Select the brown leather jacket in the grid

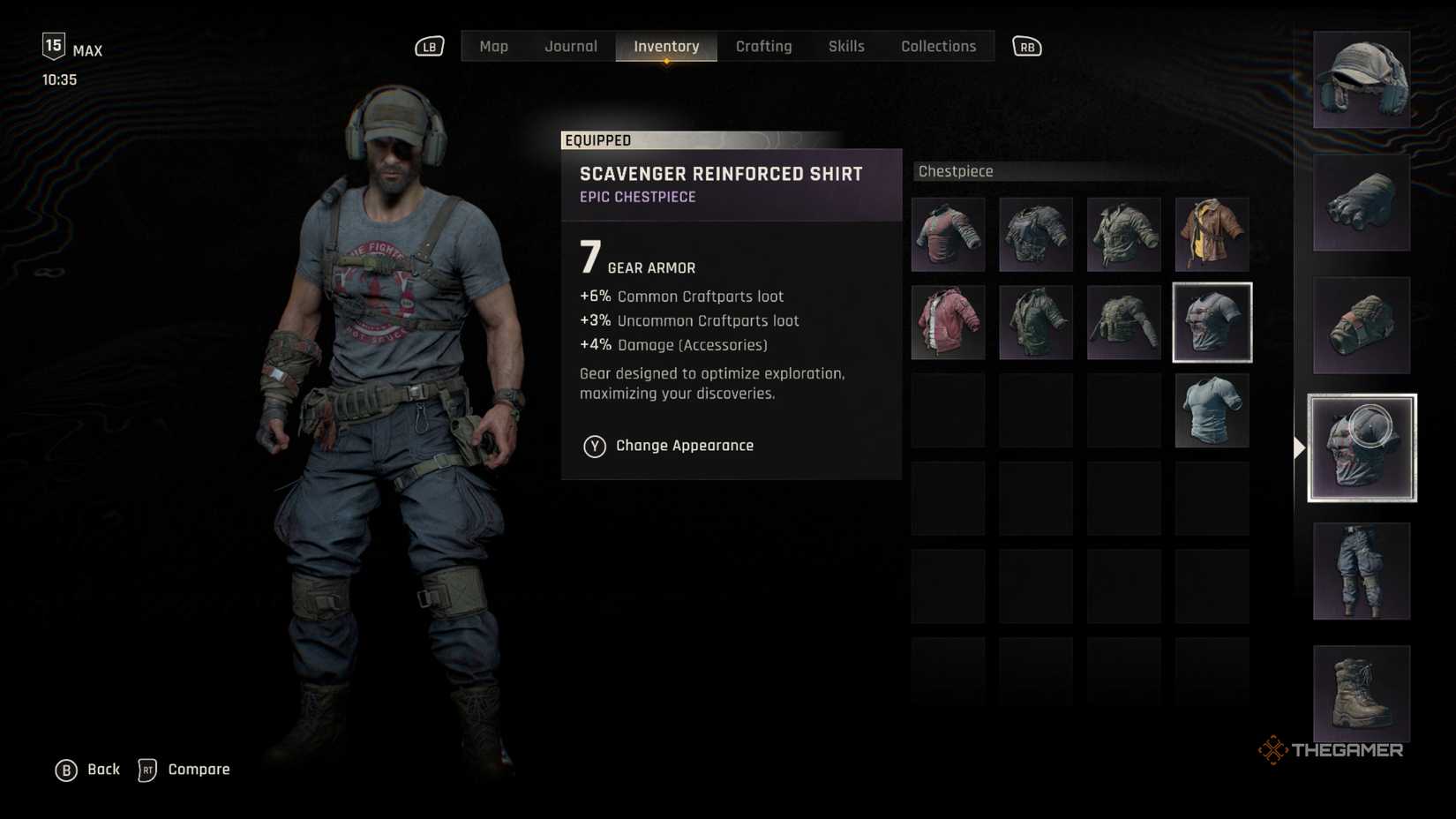pos(1212,235)
